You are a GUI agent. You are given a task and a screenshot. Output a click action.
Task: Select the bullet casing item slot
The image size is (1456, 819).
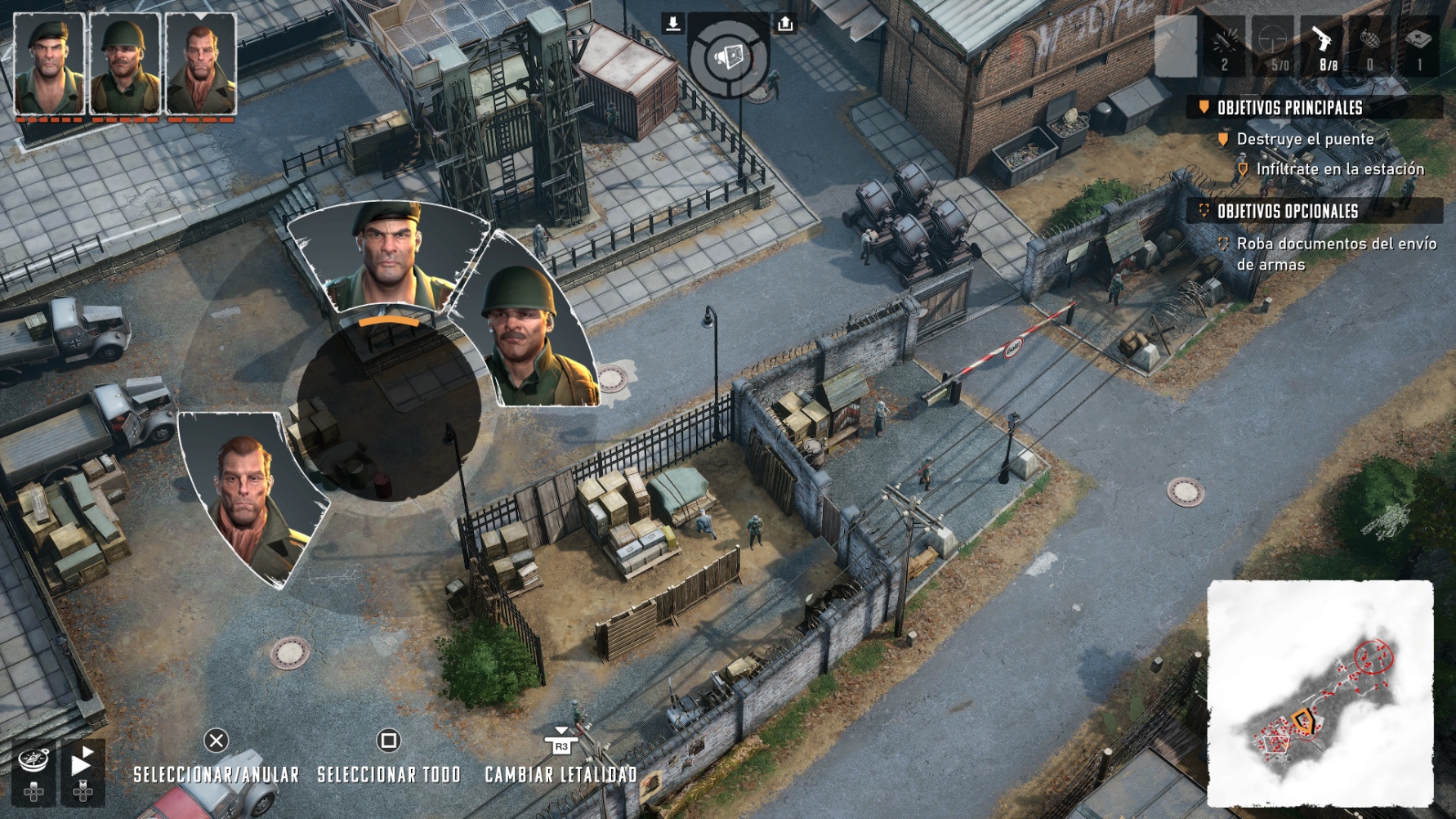tap(1224, 46)
